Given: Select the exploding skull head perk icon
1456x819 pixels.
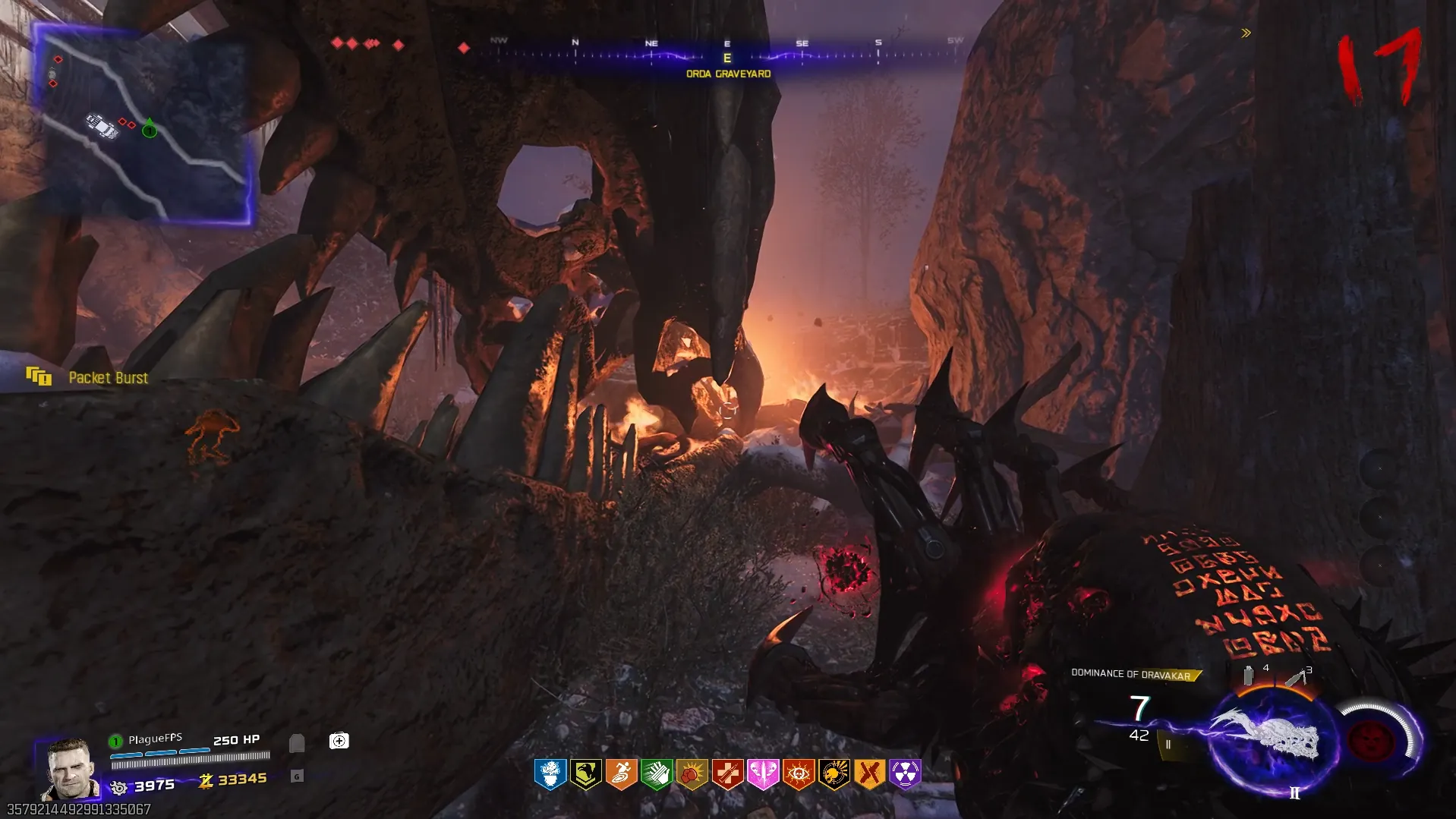Looking at the screenshot, I should pyautogui.click(x=834, y=773).
